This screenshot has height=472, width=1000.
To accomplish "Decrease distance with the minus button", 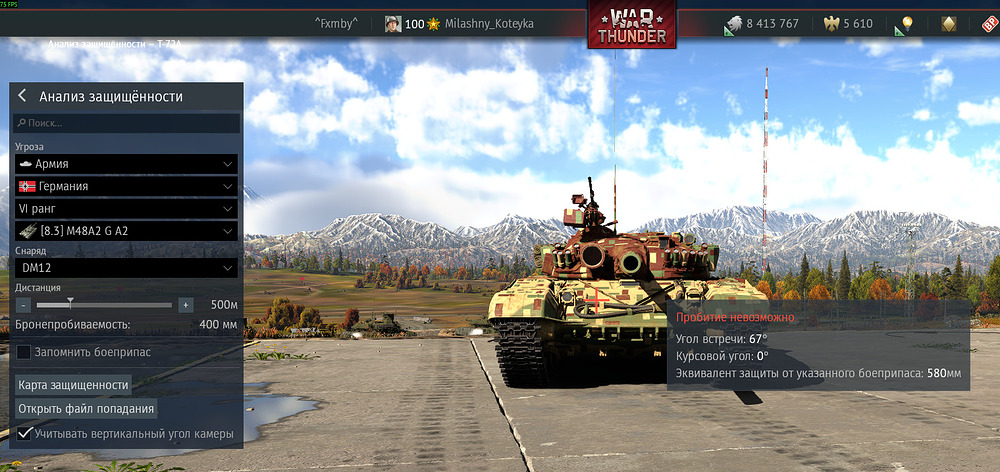I will 24,304.
